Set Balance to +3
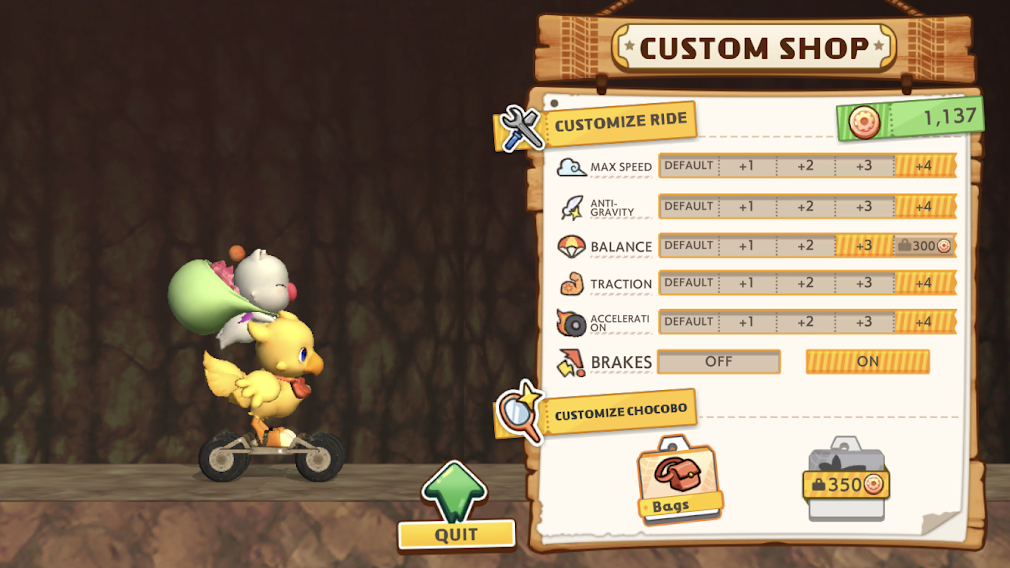1010x568 pixels. point(864,245)
